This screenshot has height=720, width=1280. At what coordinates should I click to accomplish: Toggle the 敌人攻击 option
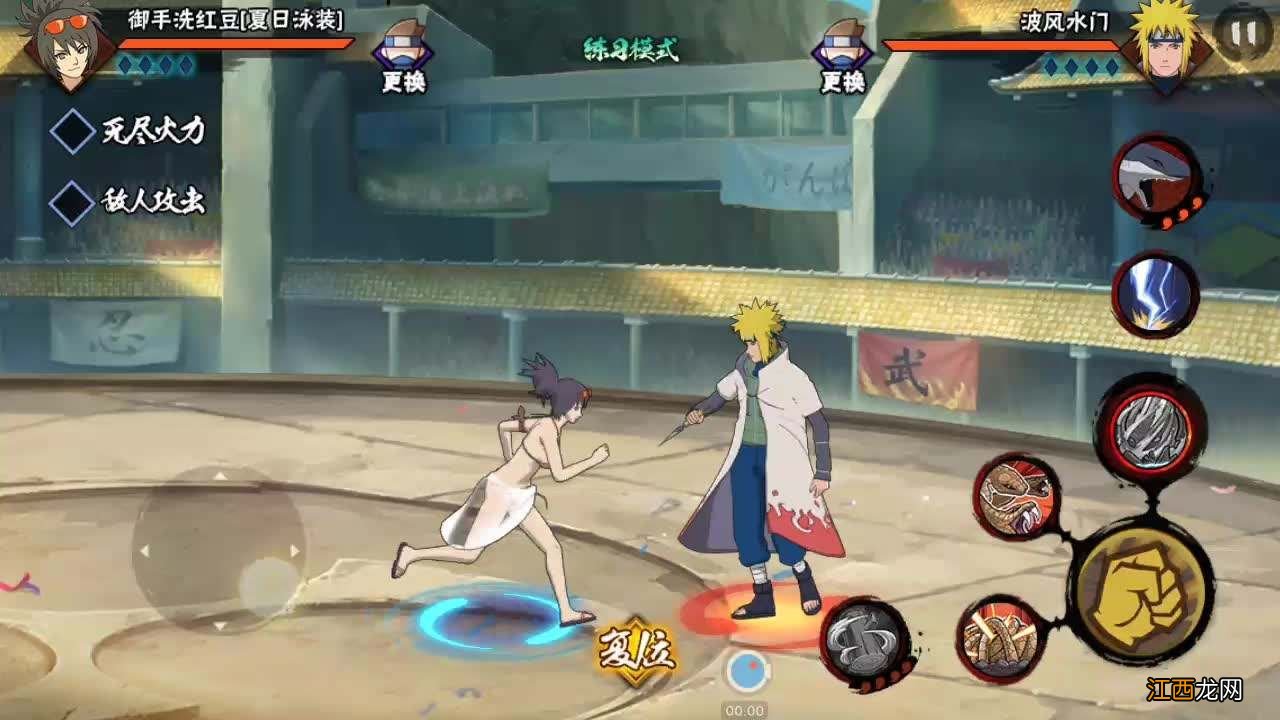73,201
